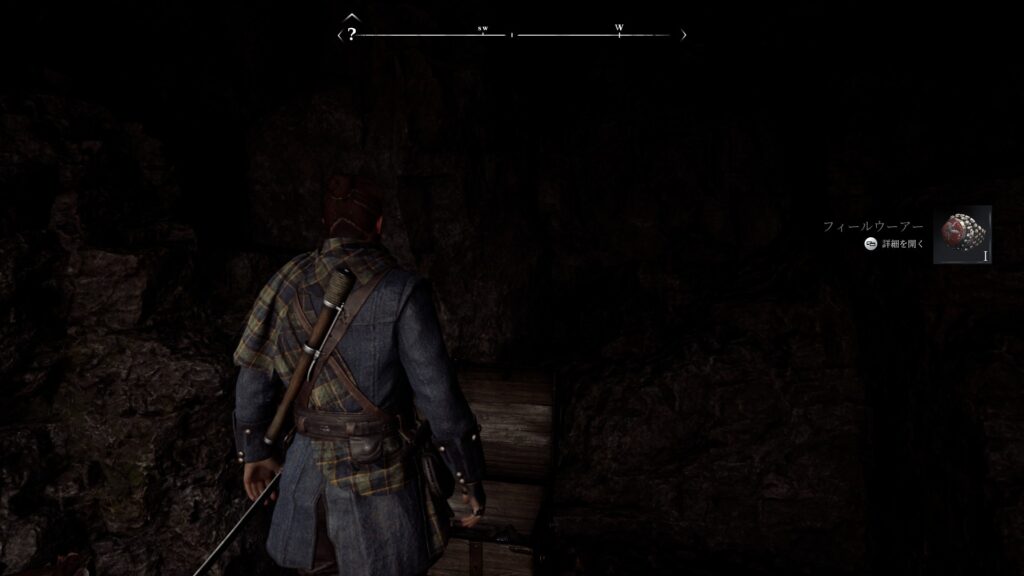
Task: Select the フィールウーアー item pickup icon
Action: 962,235
